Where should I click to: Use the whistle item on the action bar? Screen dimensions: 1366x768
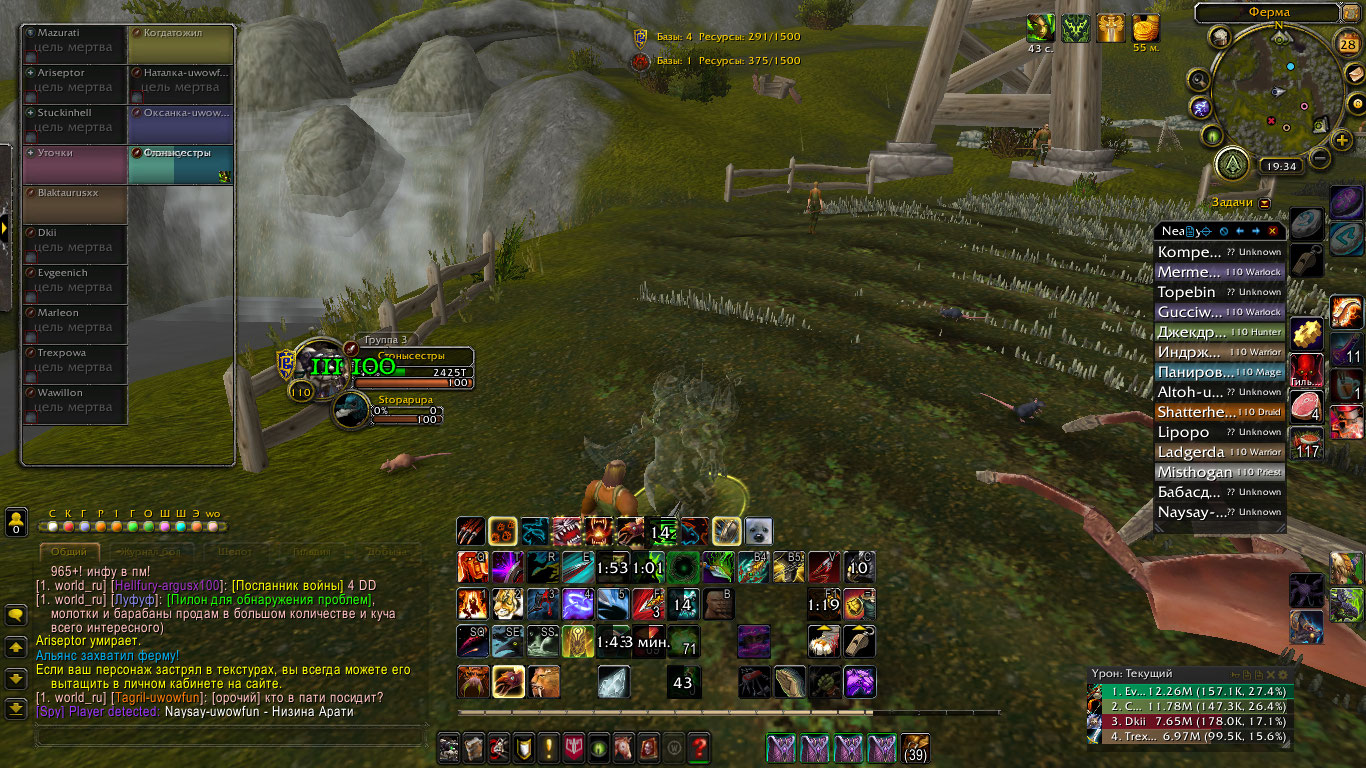(x=858, y=641)
